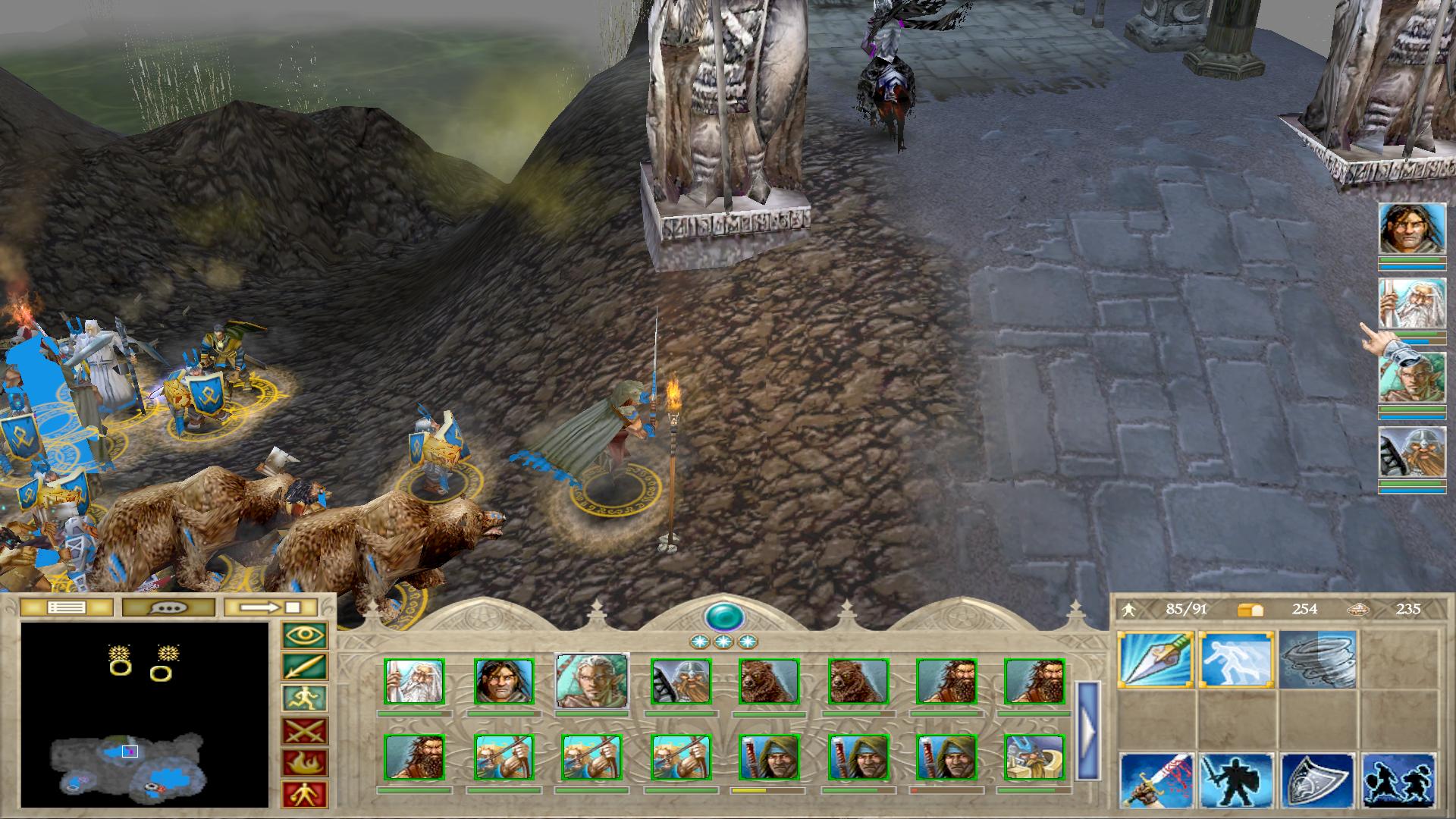Image resolution: width=1456 pixels, height=819 pixels.
Task: Select the white-bearded wizard in selection panel
Action: [415, 681]
